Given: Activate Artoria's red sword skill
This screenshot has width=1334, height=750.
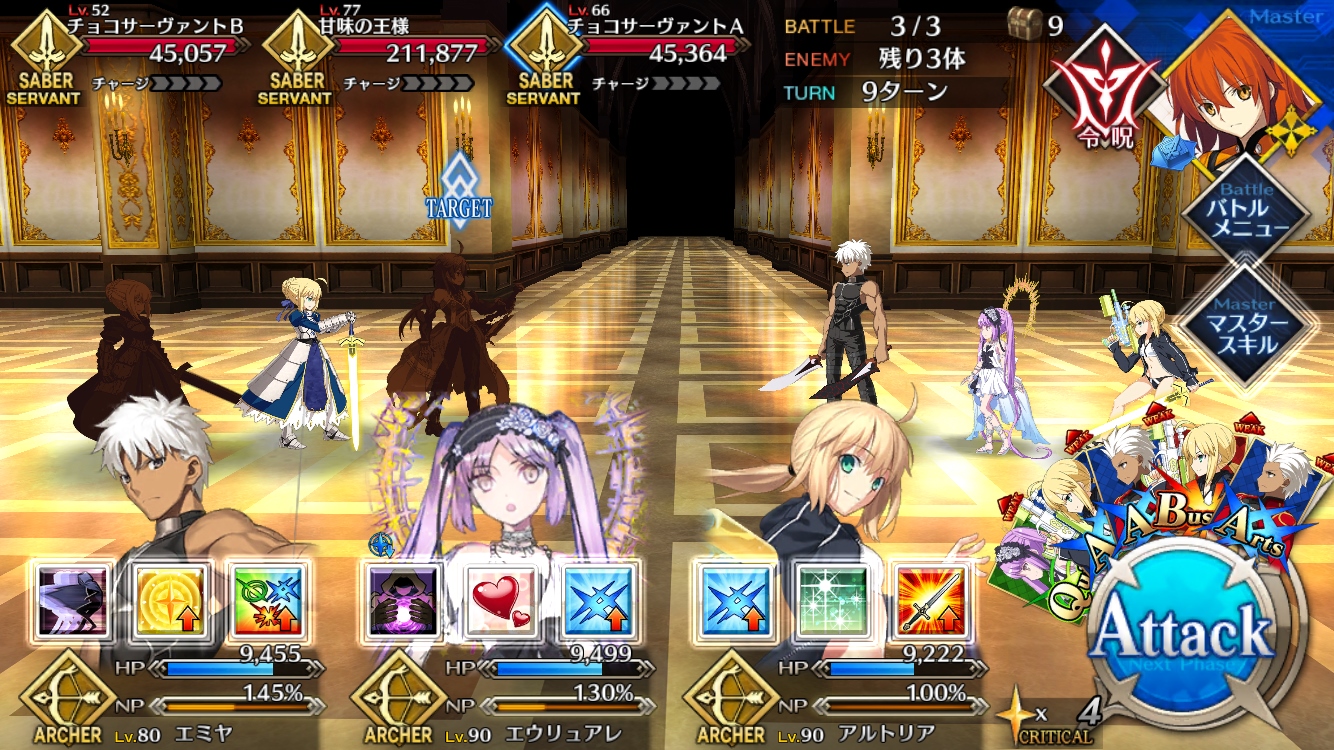Looking at the screenshot, I should click(x=928, y=599).
